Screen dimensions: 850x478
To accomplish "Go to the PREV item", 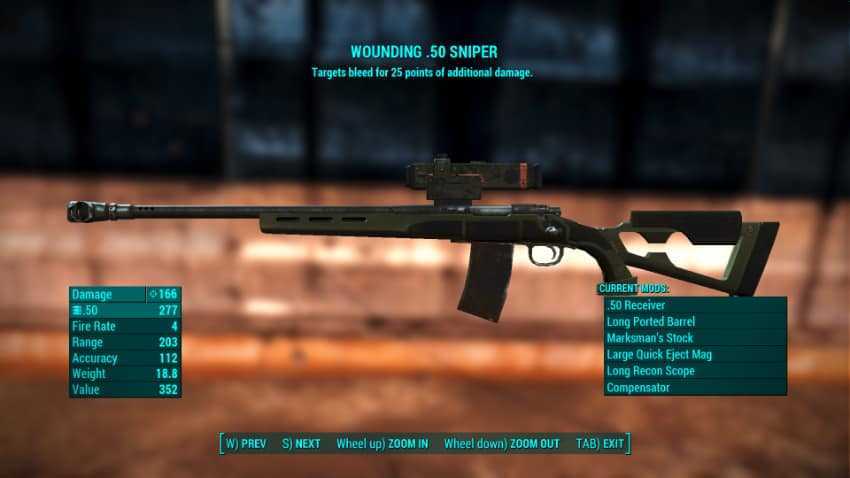I will click(247, 444).
